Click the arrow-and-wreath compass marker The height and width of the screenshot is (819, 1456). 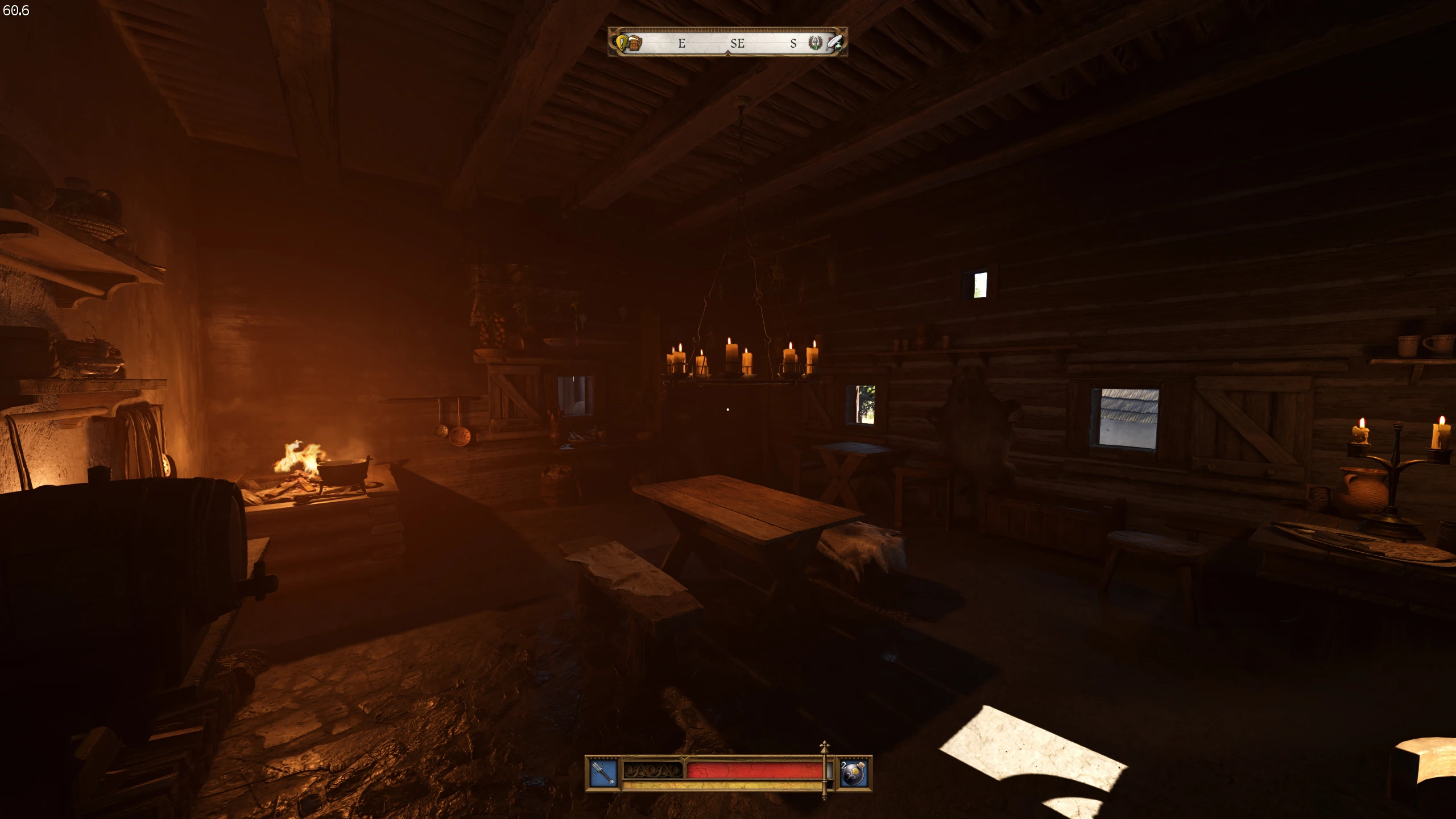click(x=816, y=43)
